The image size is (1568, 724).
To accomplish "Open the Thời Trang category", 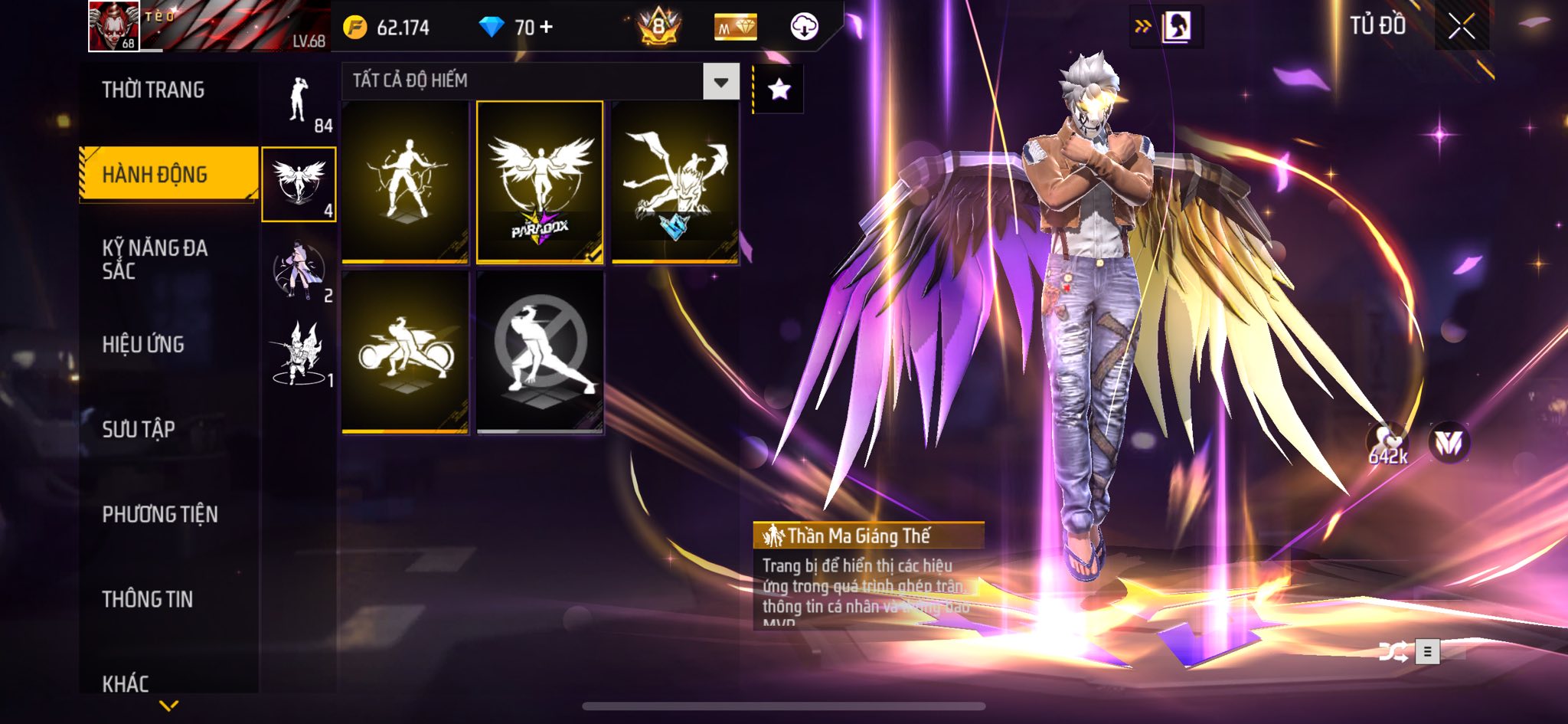I will (153, 90).
